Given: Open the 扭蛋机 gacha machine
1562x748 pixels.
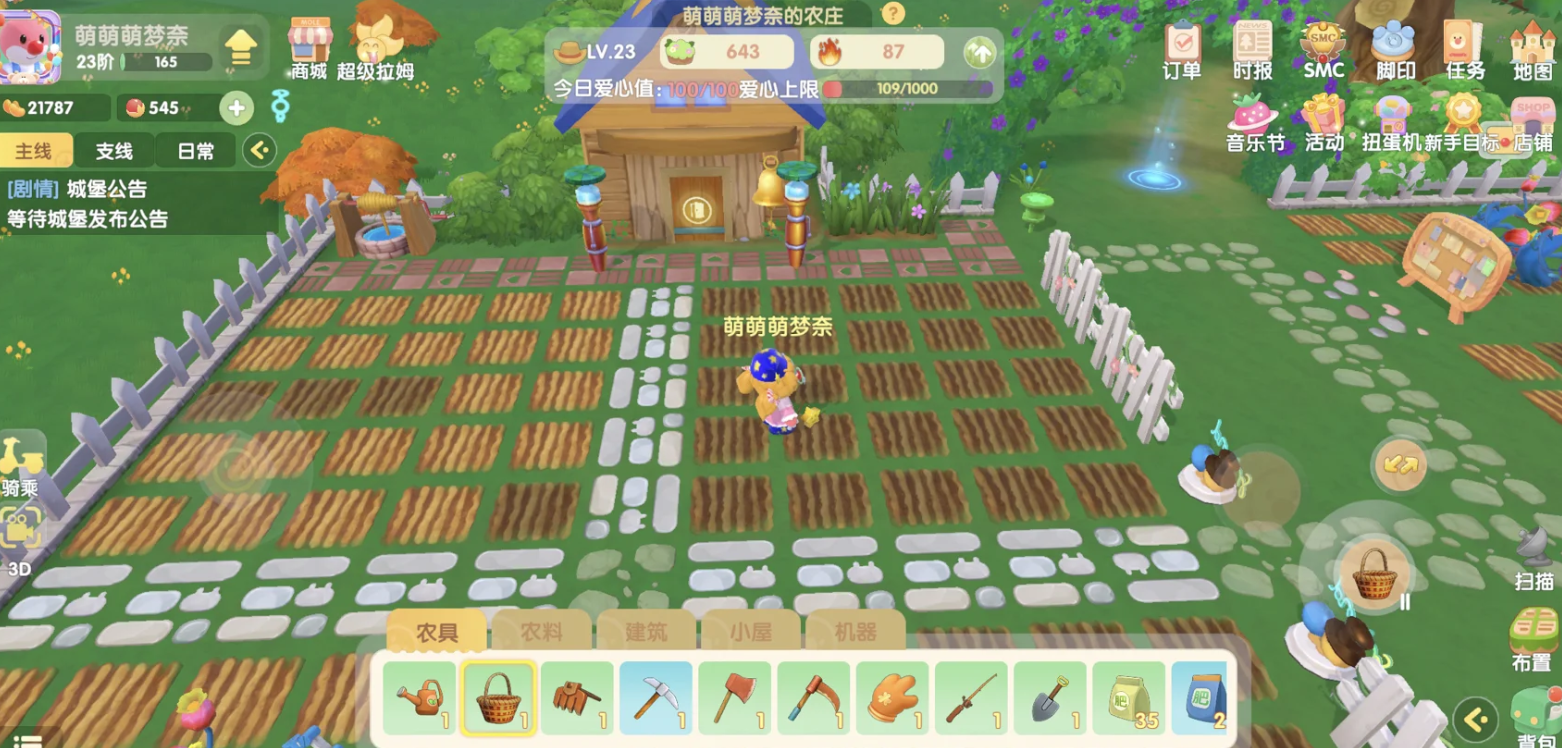Looking at the screenshot, I should (x=1391, y=122).
